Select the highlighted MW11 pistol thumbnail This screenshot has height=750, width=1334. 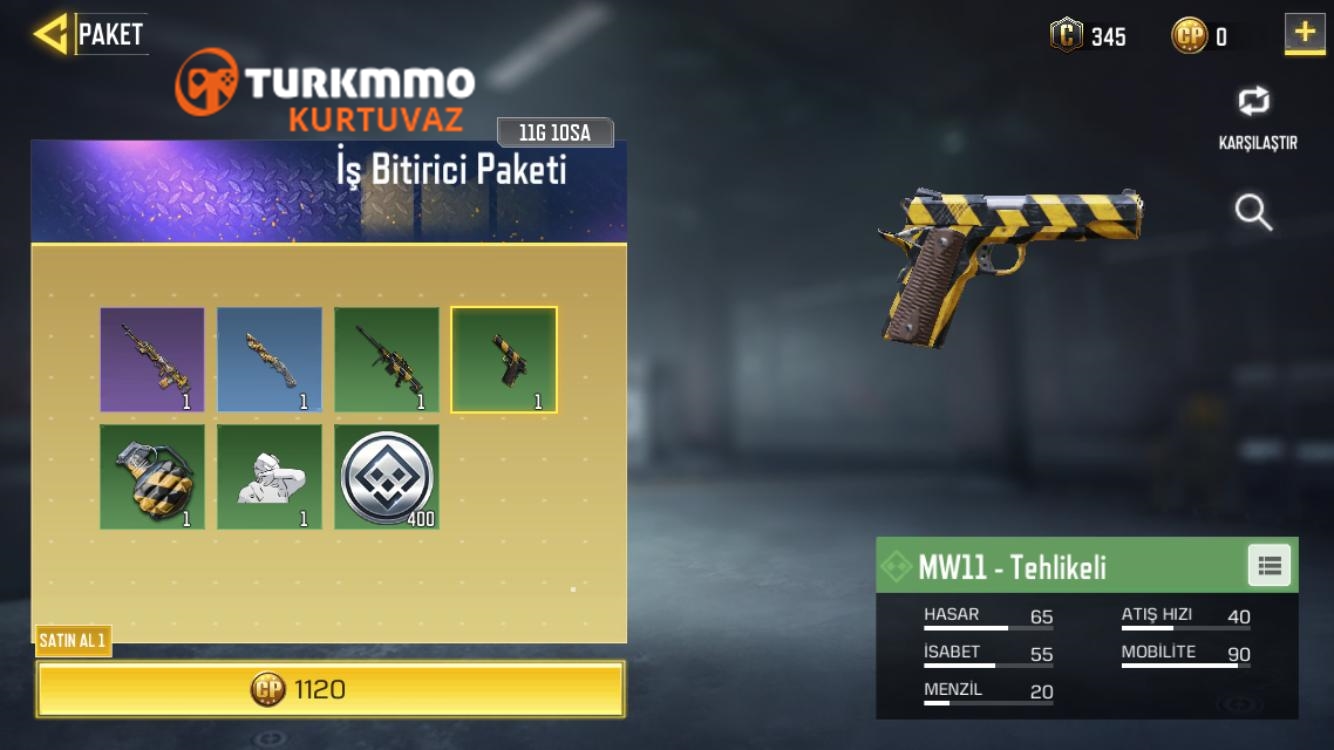504,360
